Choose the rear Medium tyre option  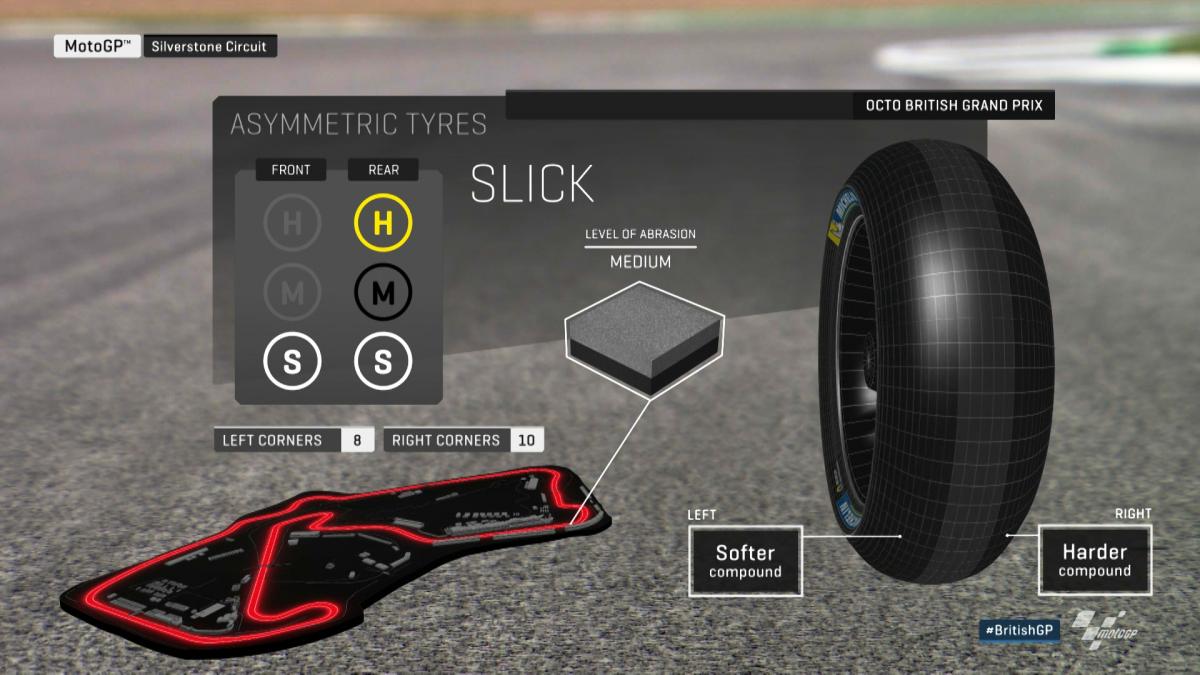[383, 292]
